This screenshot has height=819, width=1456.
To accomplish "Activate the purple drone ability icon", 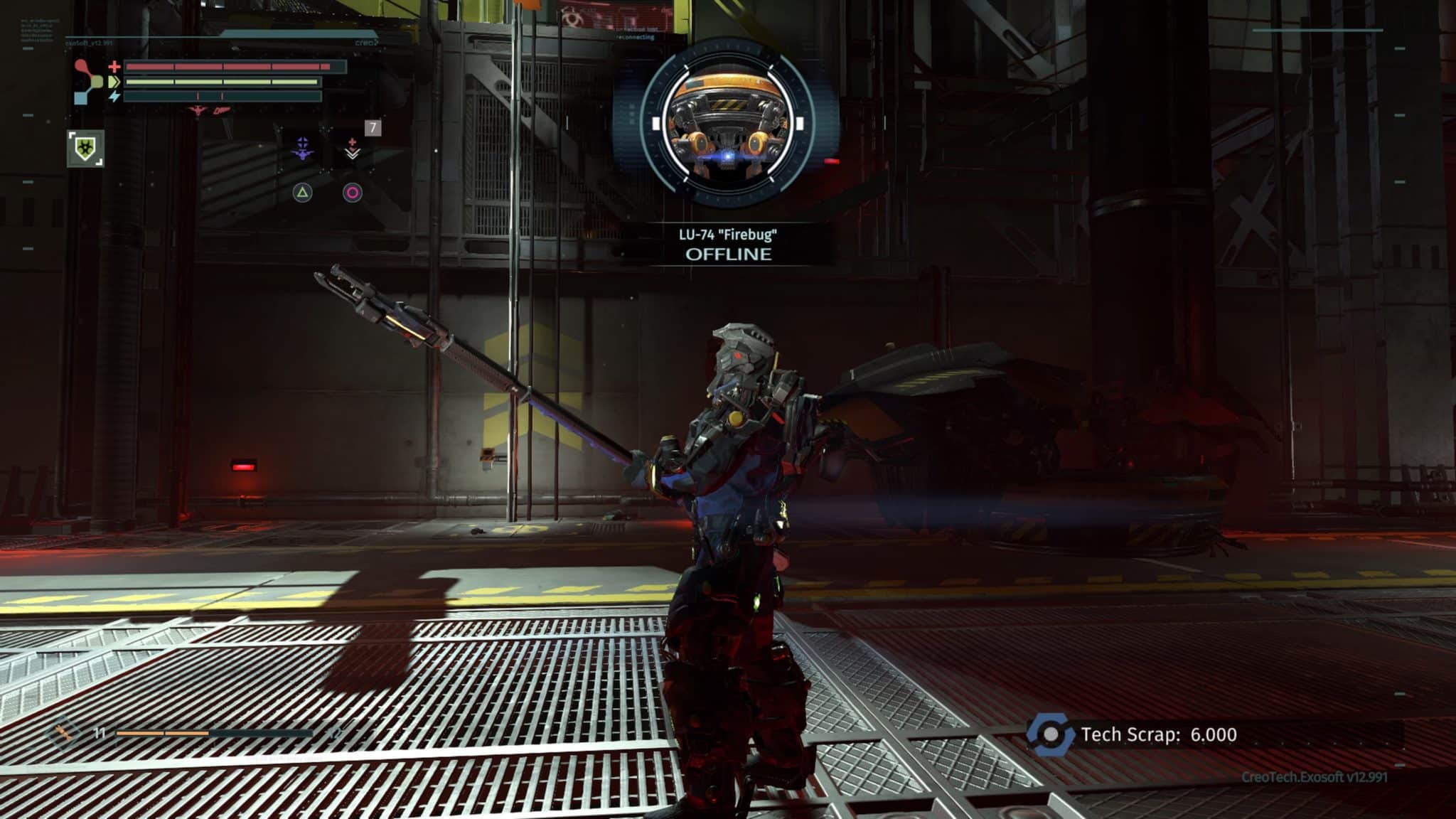I will click(x=303, y=149).
